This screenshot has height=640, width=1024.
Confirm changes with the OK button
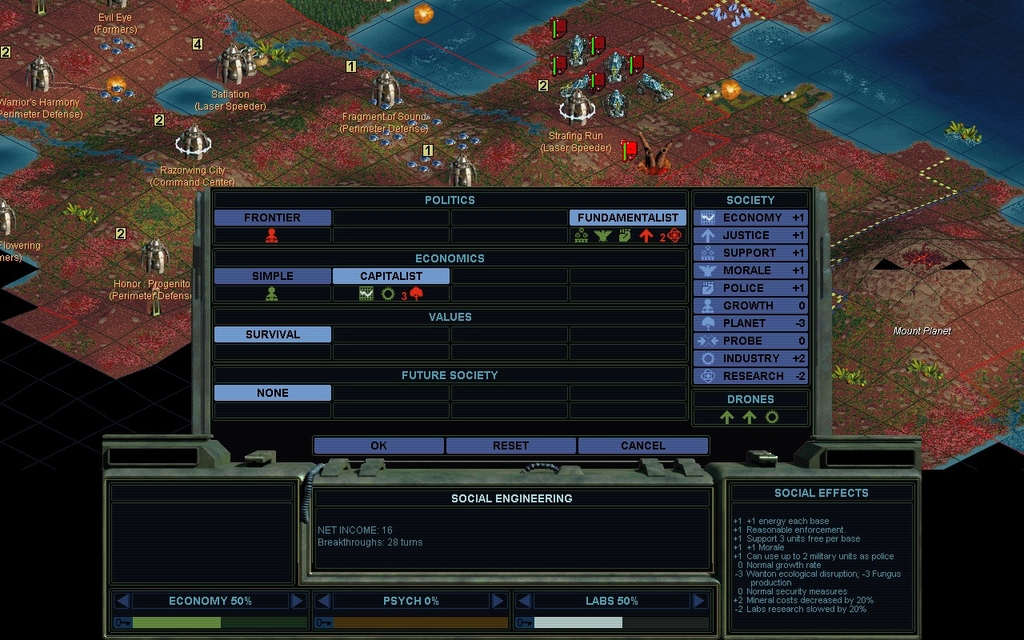coord(379,446)
